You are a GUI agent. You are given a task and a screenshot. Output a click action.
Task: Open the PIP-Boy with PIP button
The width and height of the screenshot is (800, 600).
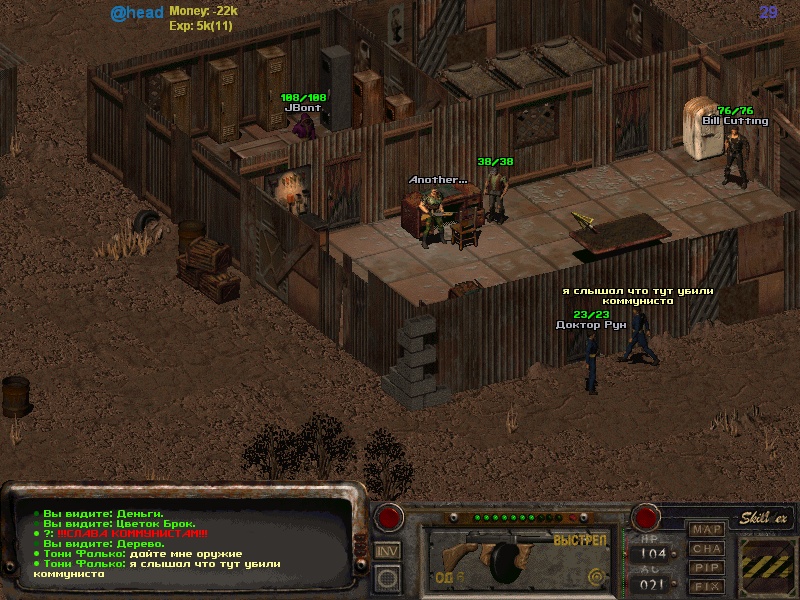pos(707,567)
